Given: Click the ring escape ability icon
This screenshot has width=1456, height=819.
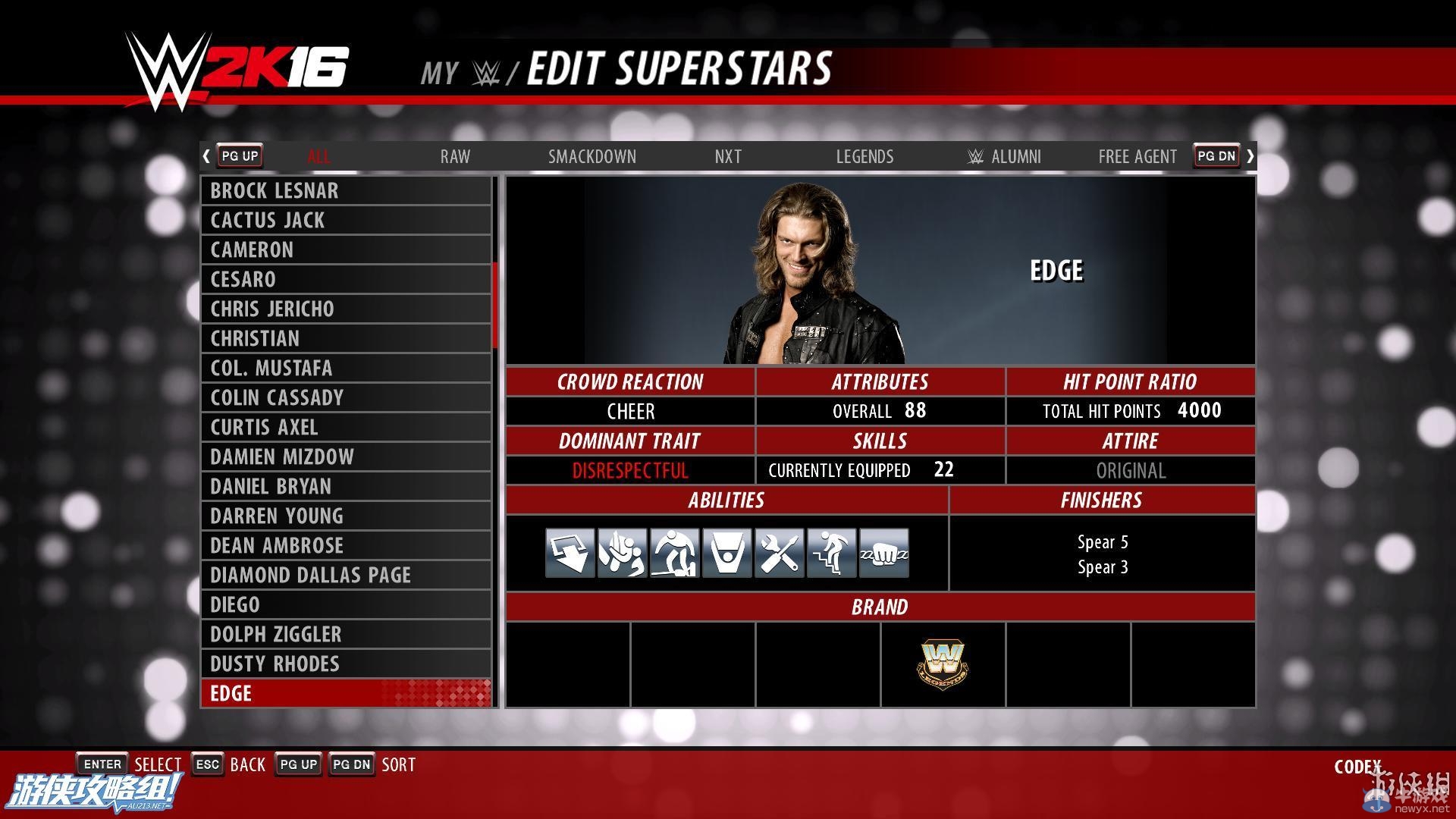Looking at the screenshot, I should tap(726, 553).
